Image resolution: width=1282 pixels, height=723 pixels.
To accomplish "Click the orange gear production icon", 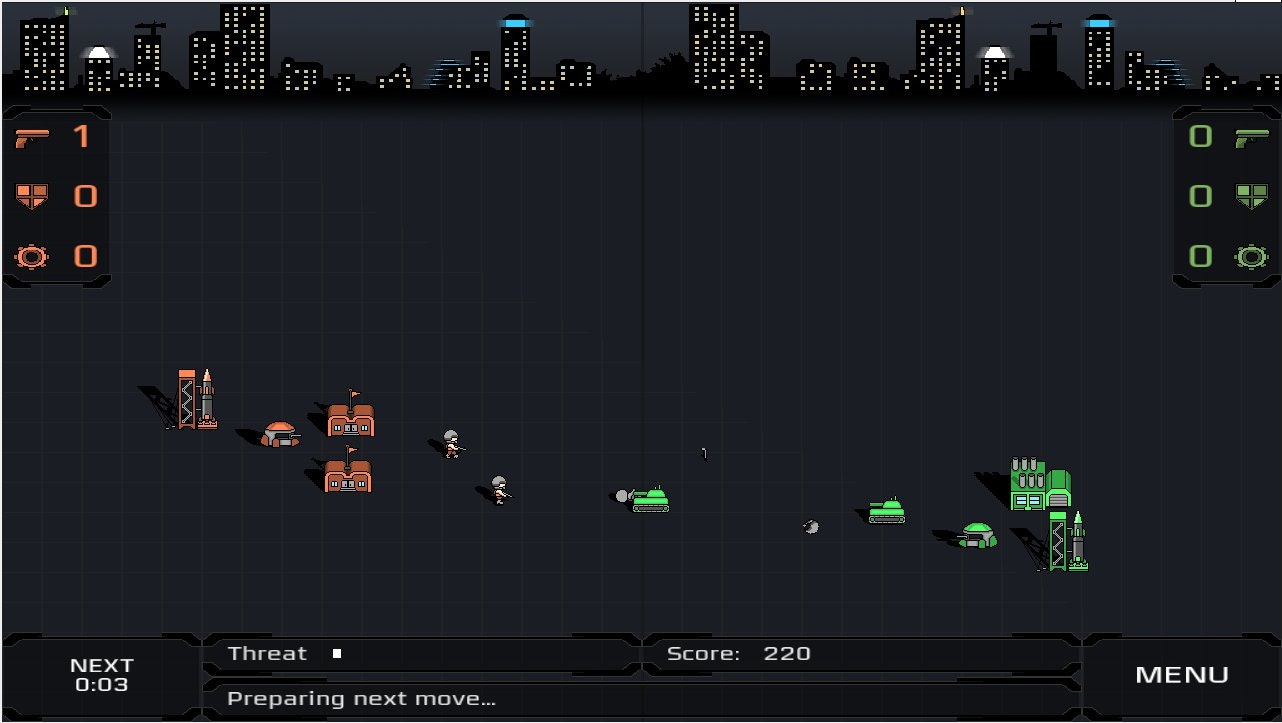I will tap(33, 257).
